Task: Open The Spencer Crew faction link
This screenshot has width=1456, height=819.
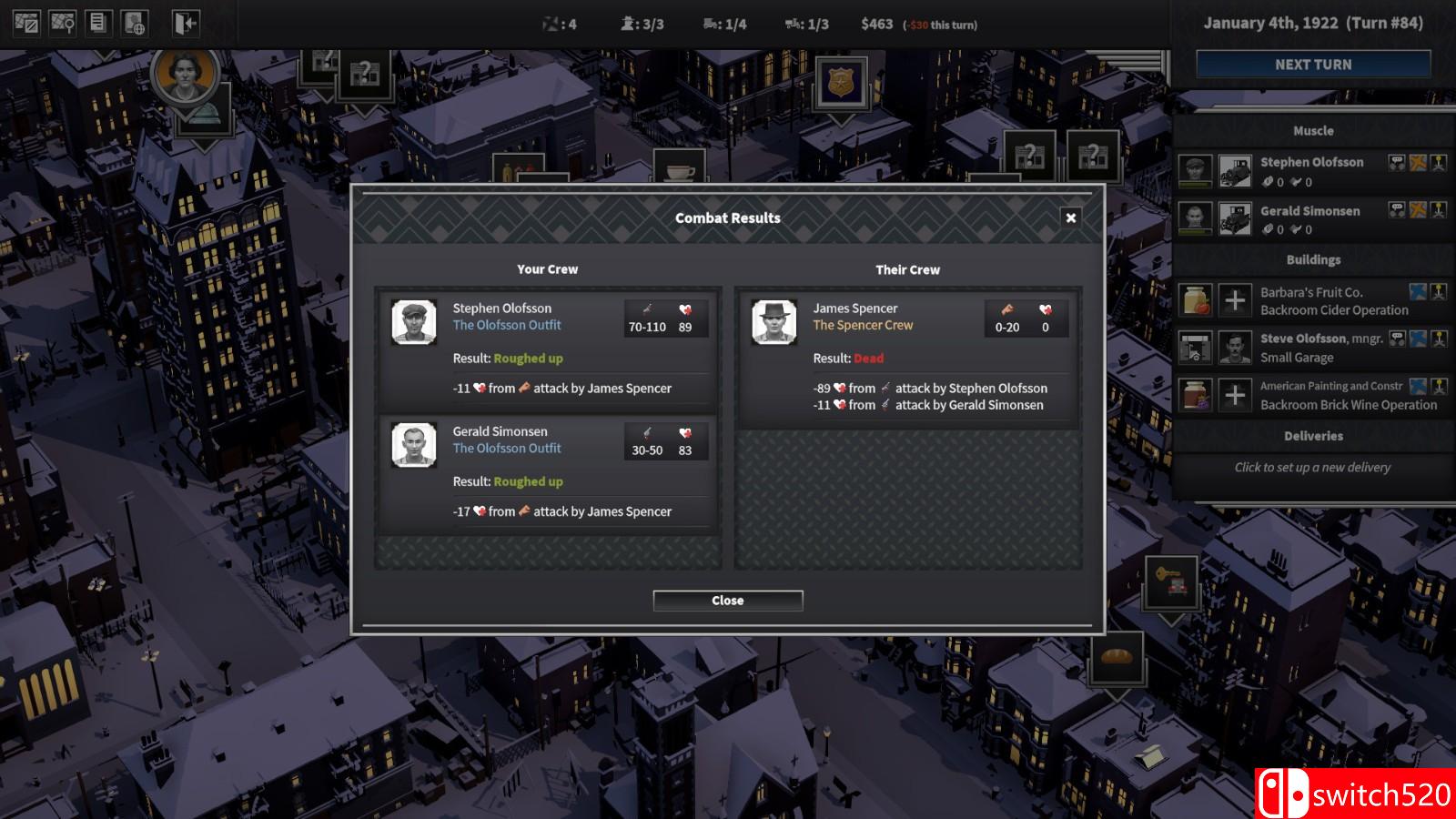Action: 863,325
